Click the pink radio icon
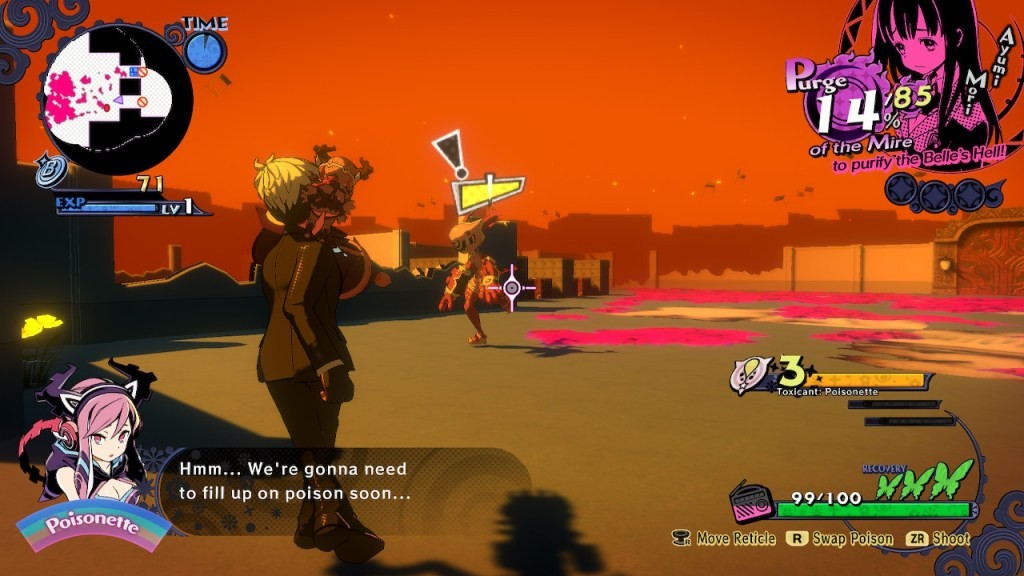The width and height of the screenshot is (1024, 576). click(x=749, y=501)
